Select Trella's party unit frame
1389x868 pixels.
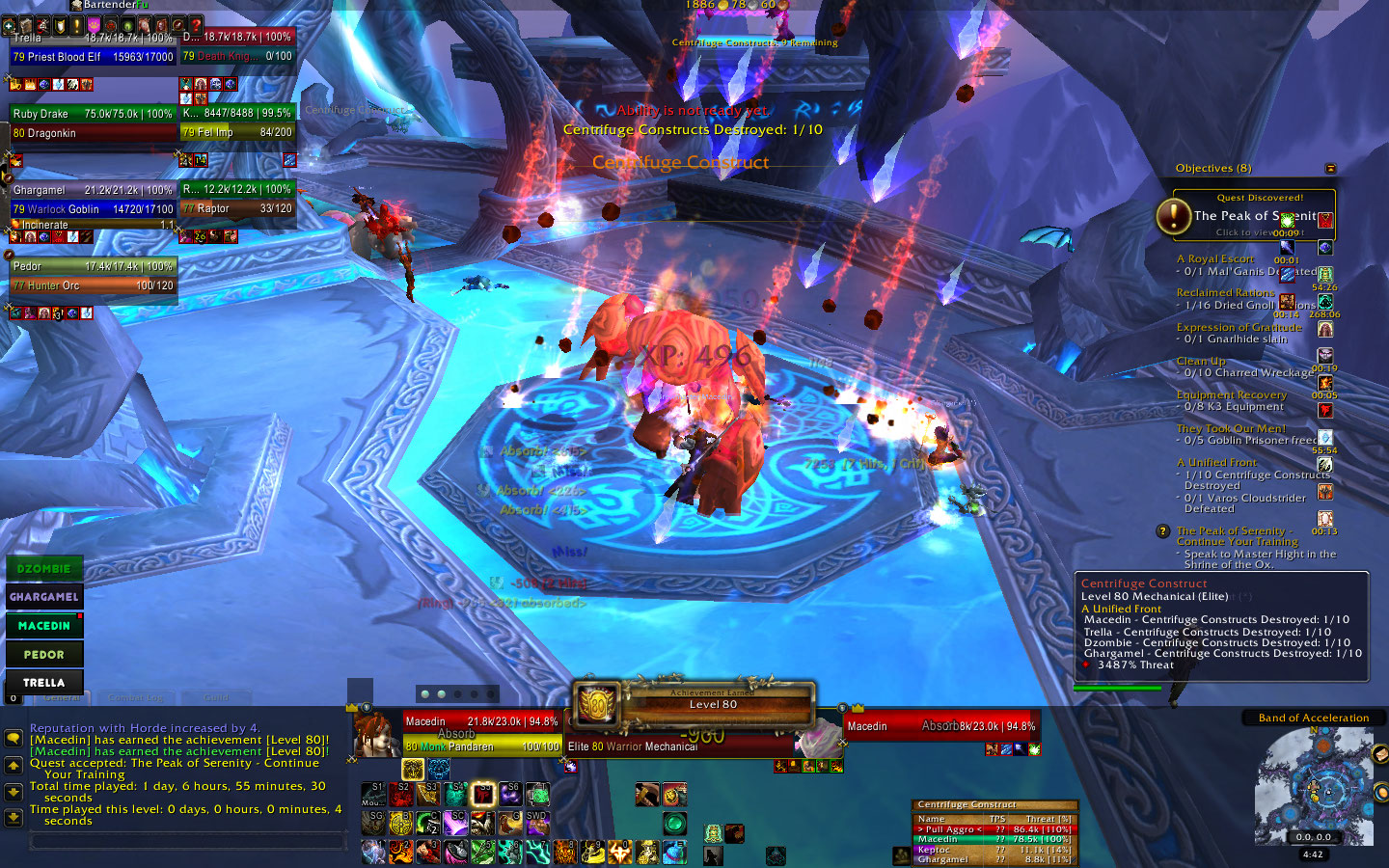pos(93,46)
